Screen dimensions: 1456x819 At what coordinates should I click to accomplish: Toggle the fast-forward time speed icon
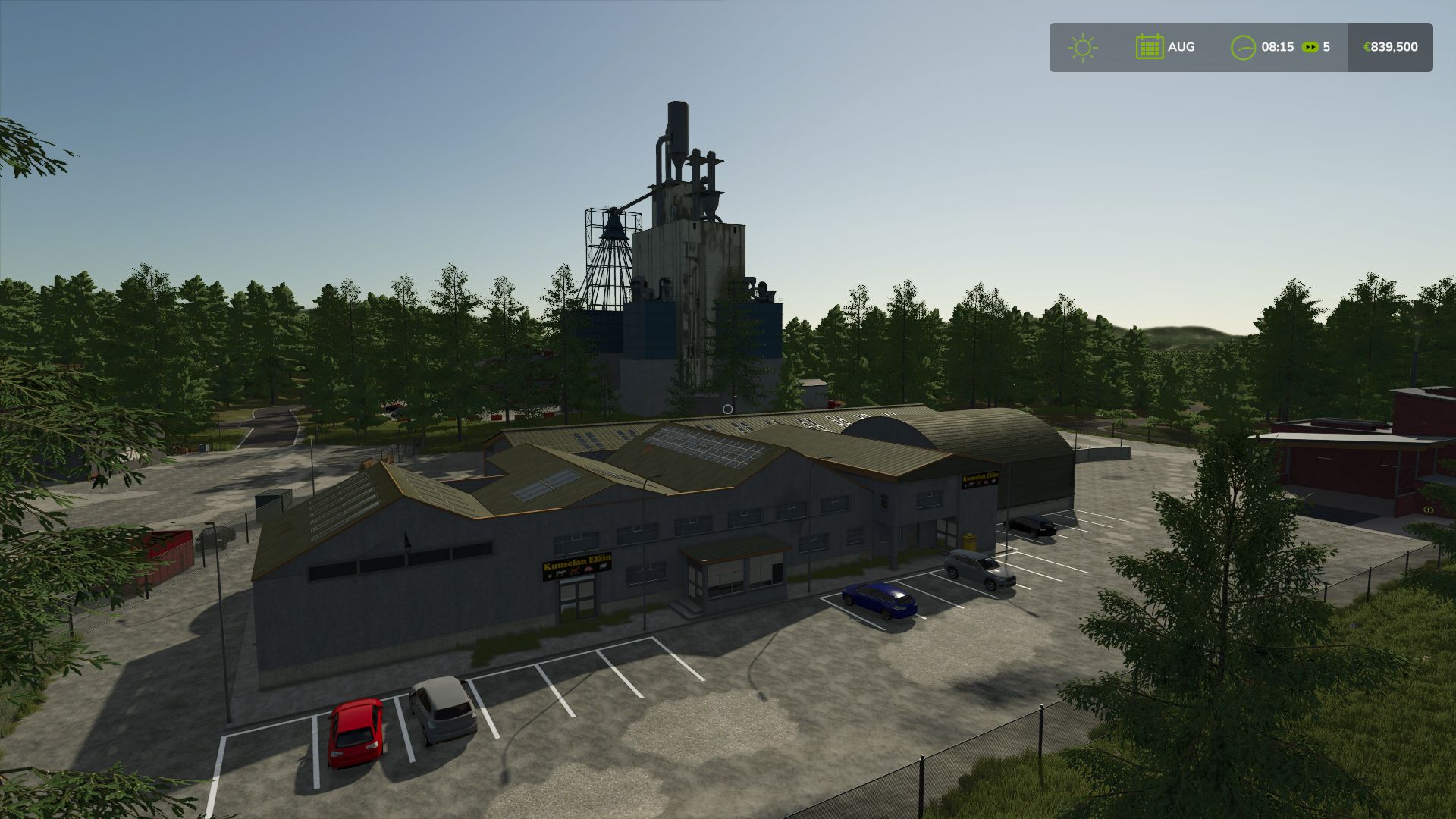1310,47
